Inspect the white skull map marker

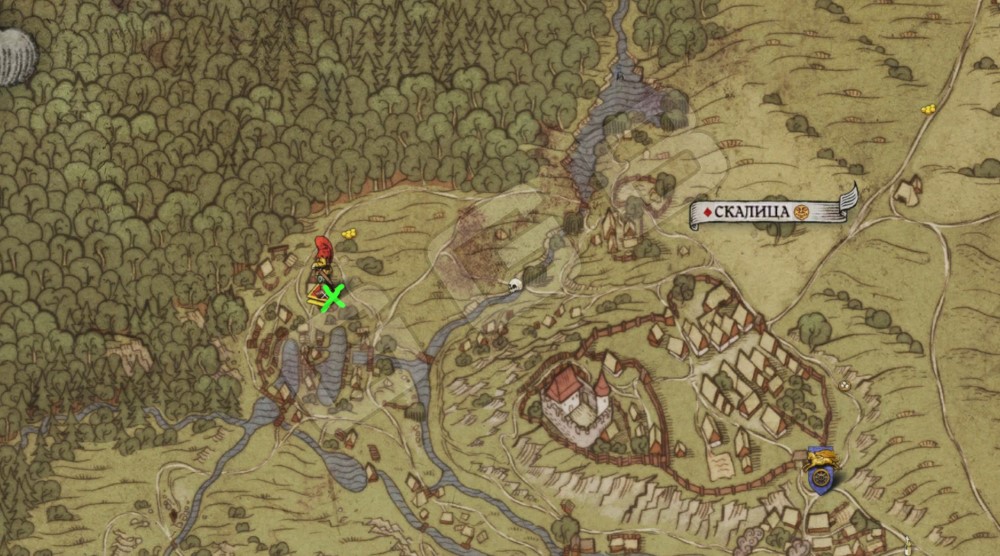[x=516, y=286]
